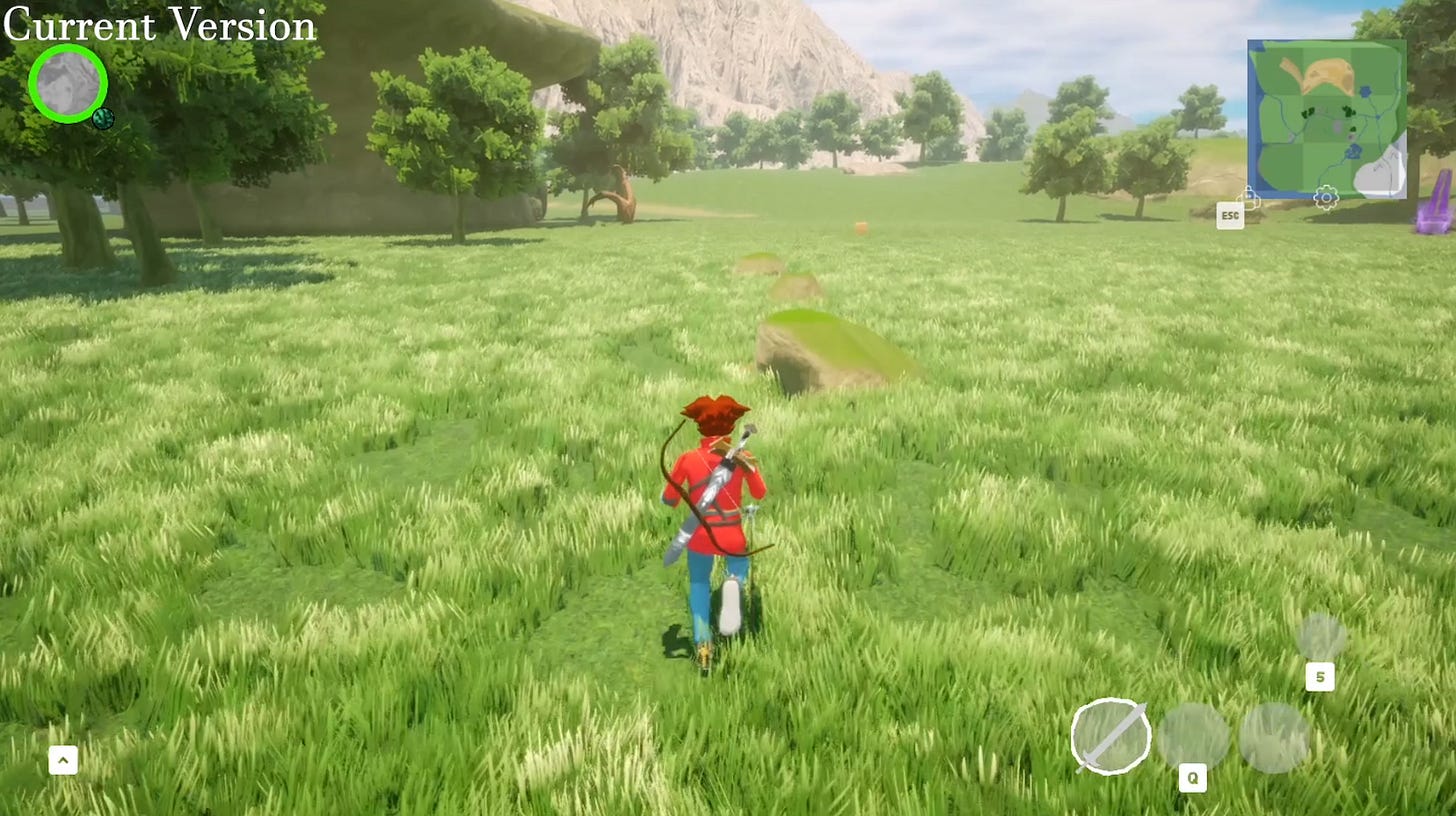
Task: Expand the panel using the bottom-left chevron
Action: (63, 760)
